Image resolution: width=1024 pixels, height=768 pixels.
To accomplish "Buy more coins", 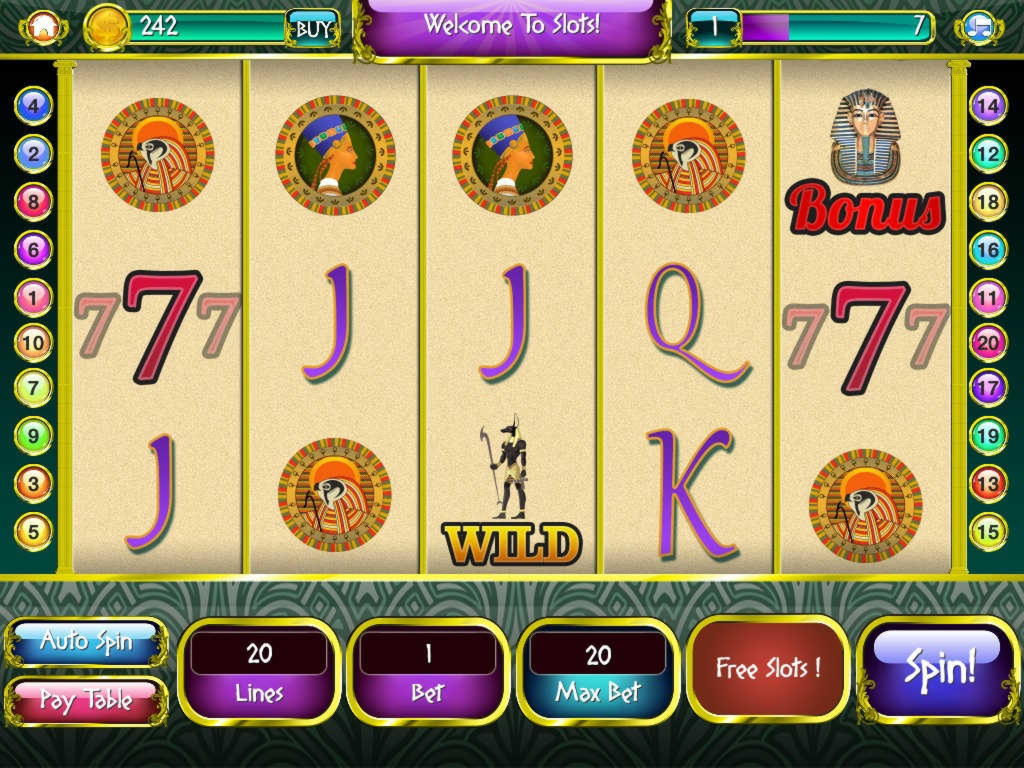I will 311,29.
